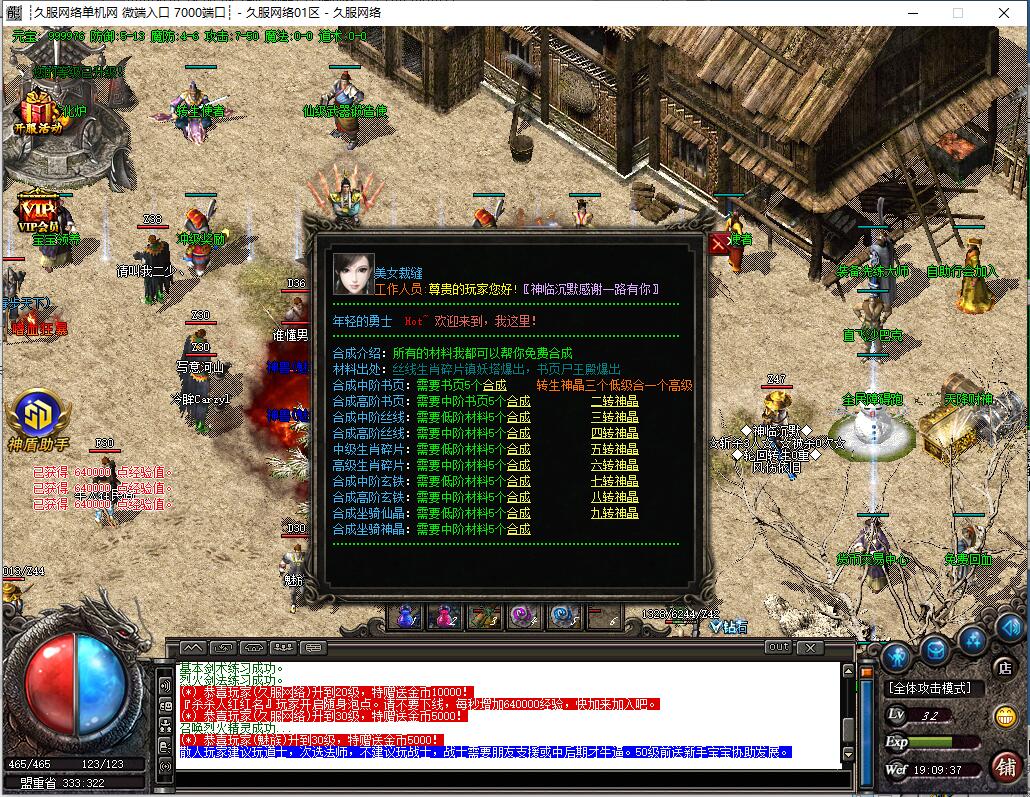Open the 店 shop button
Screen dimensions: 1030x797
(1003, 667)
